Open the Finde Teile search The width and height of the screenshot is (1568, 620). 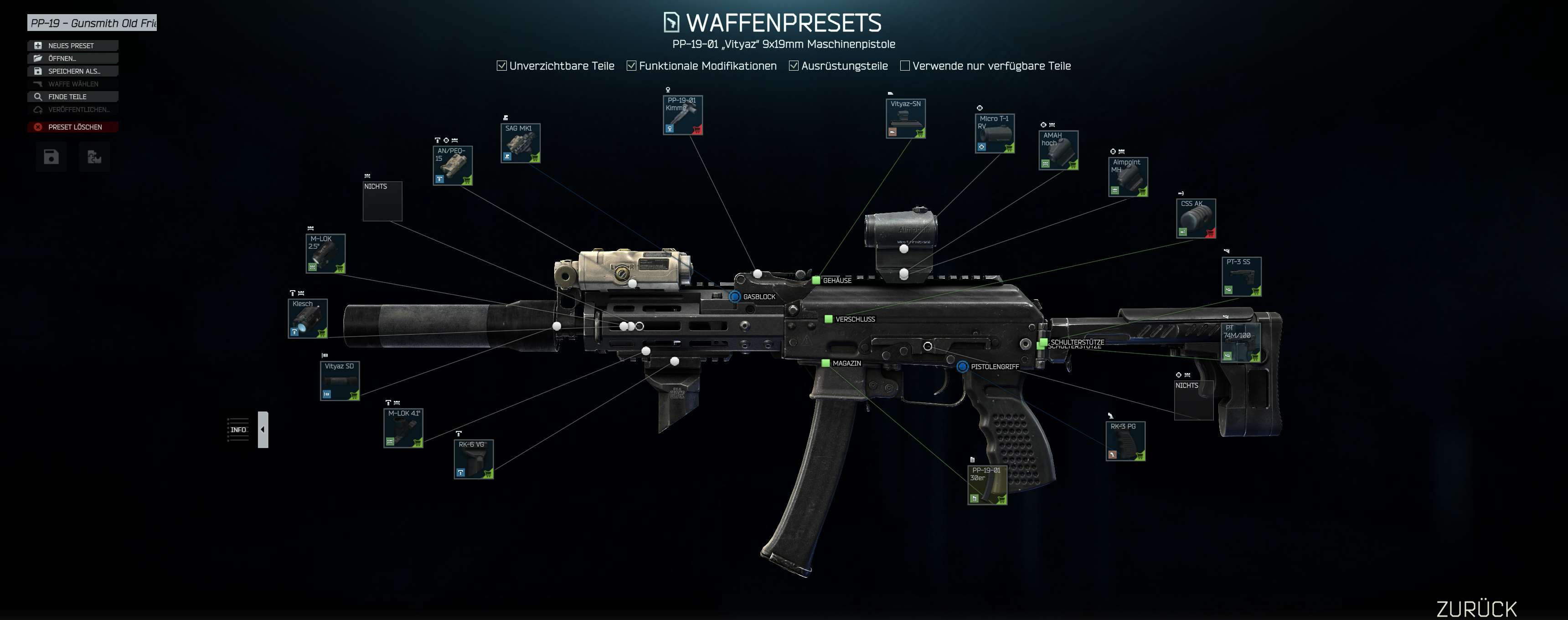[x=72, y=97]
